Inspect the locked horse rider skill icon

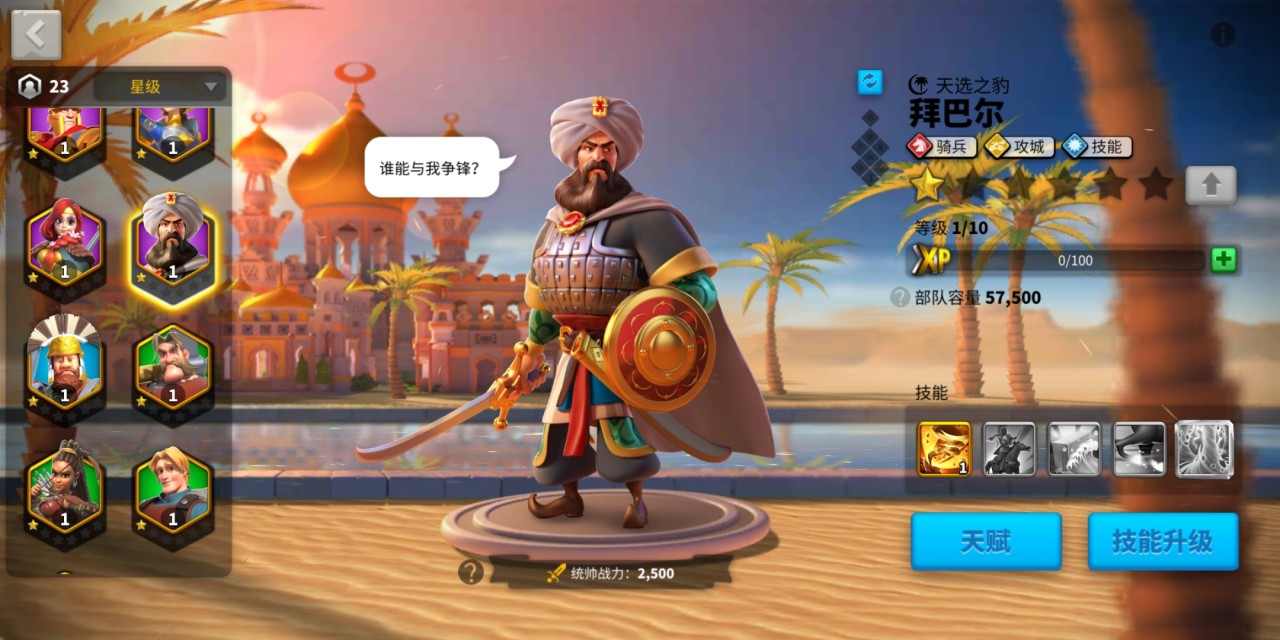pos(1009,448)
